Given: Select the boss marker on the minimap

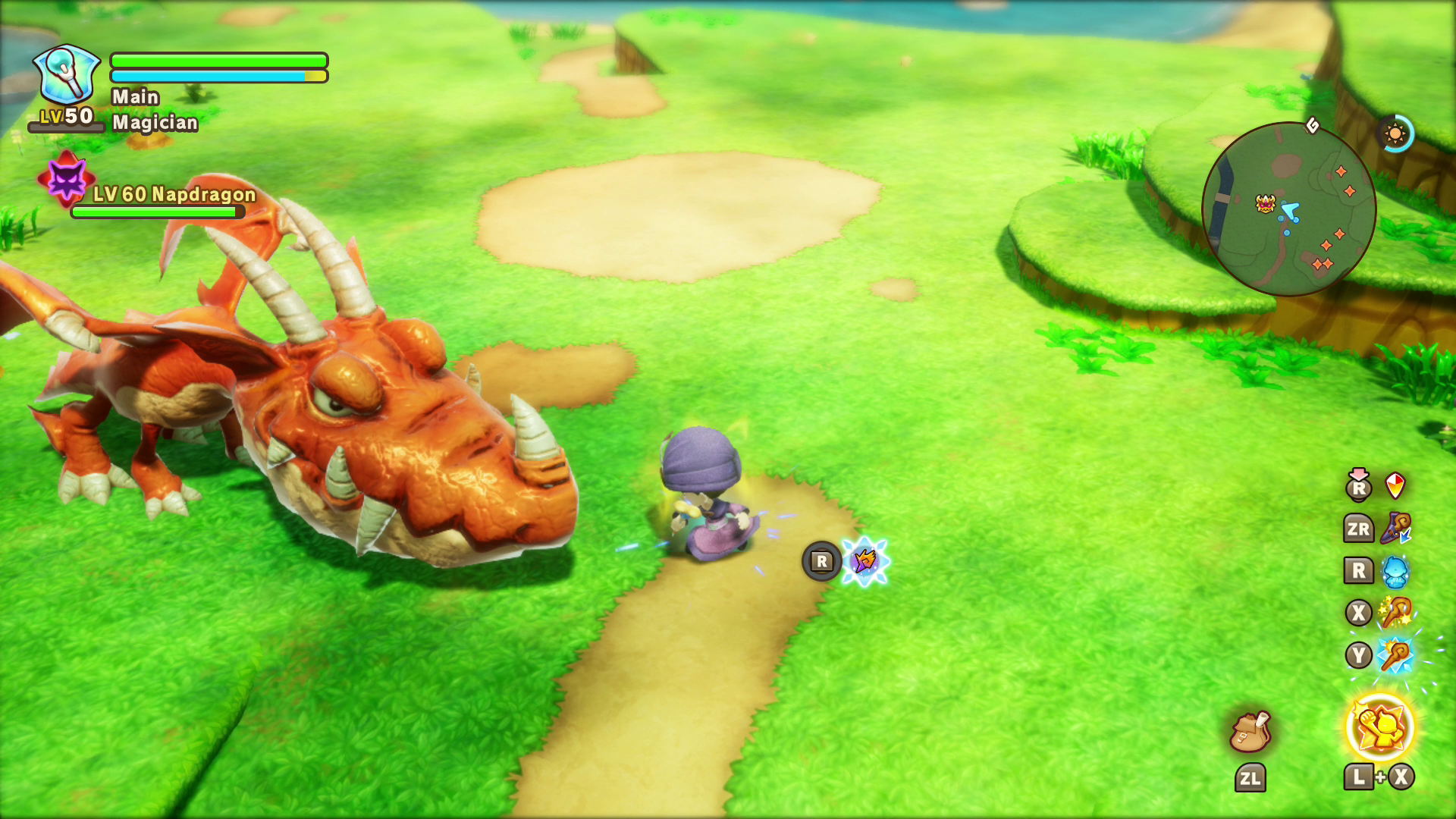Looking at the screenshot, I should pos(1265,202).
